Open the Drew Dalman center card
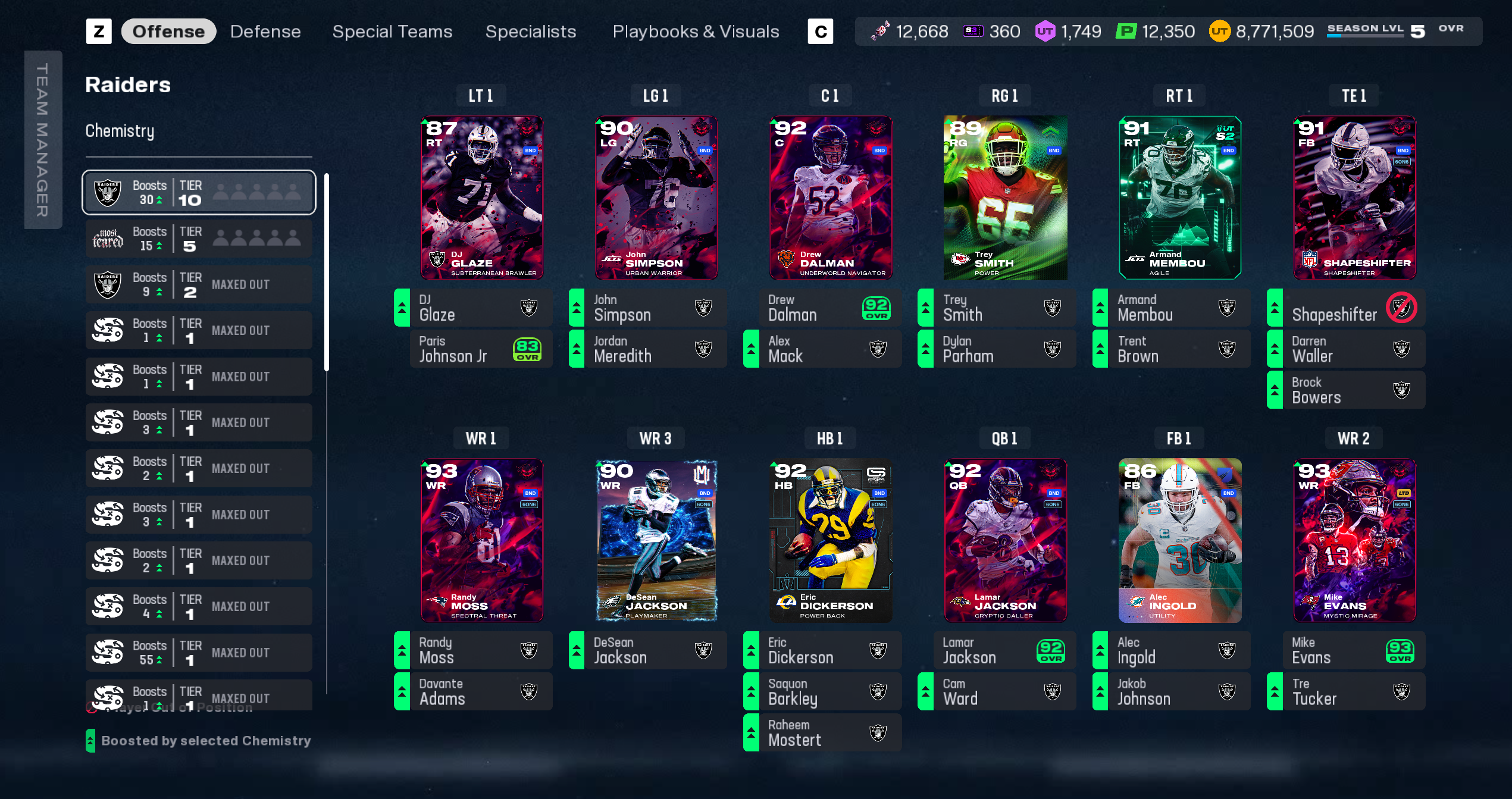 (x=830, y=198)
